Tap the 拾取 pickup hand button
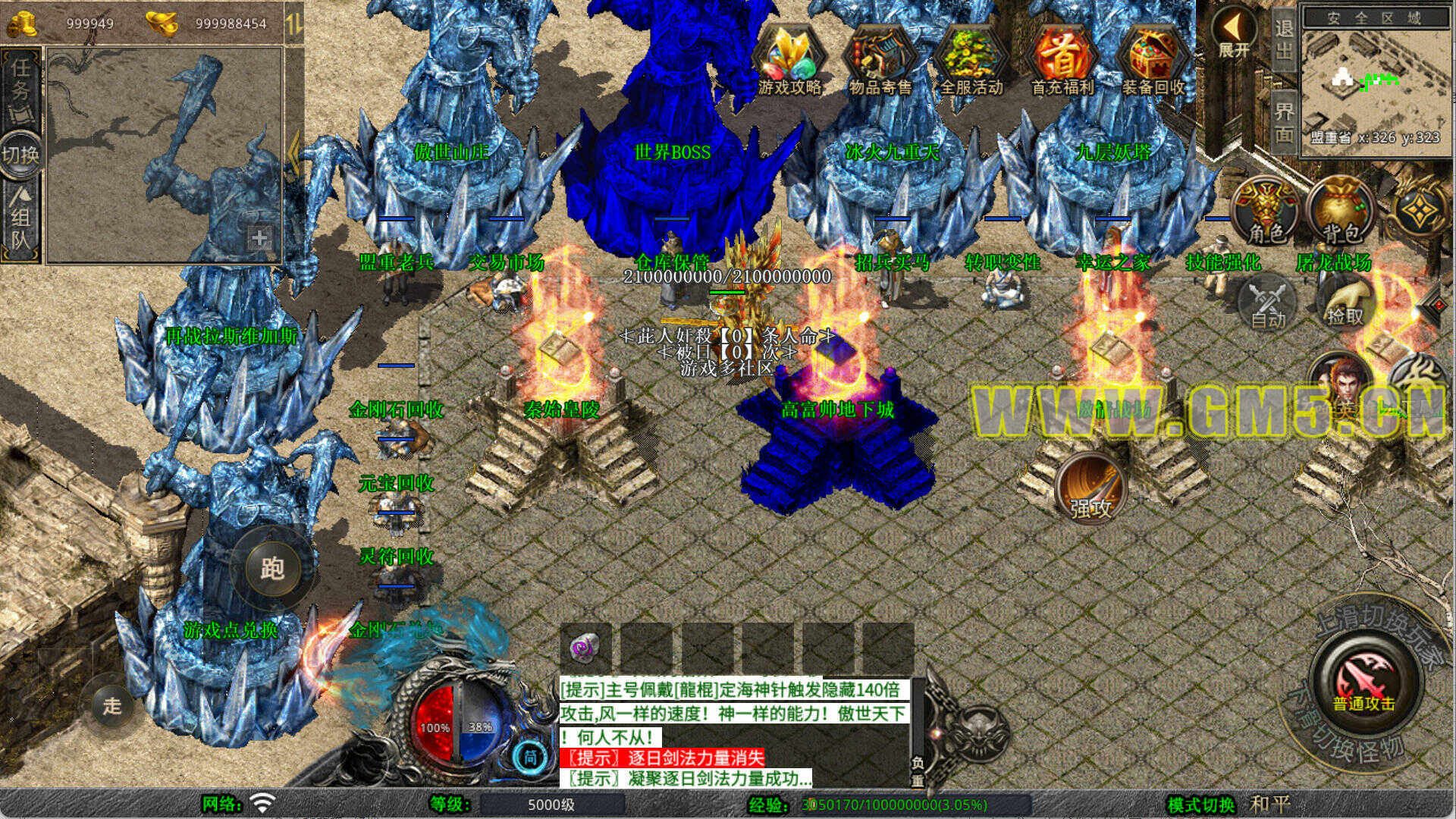 coord(1344,302)
